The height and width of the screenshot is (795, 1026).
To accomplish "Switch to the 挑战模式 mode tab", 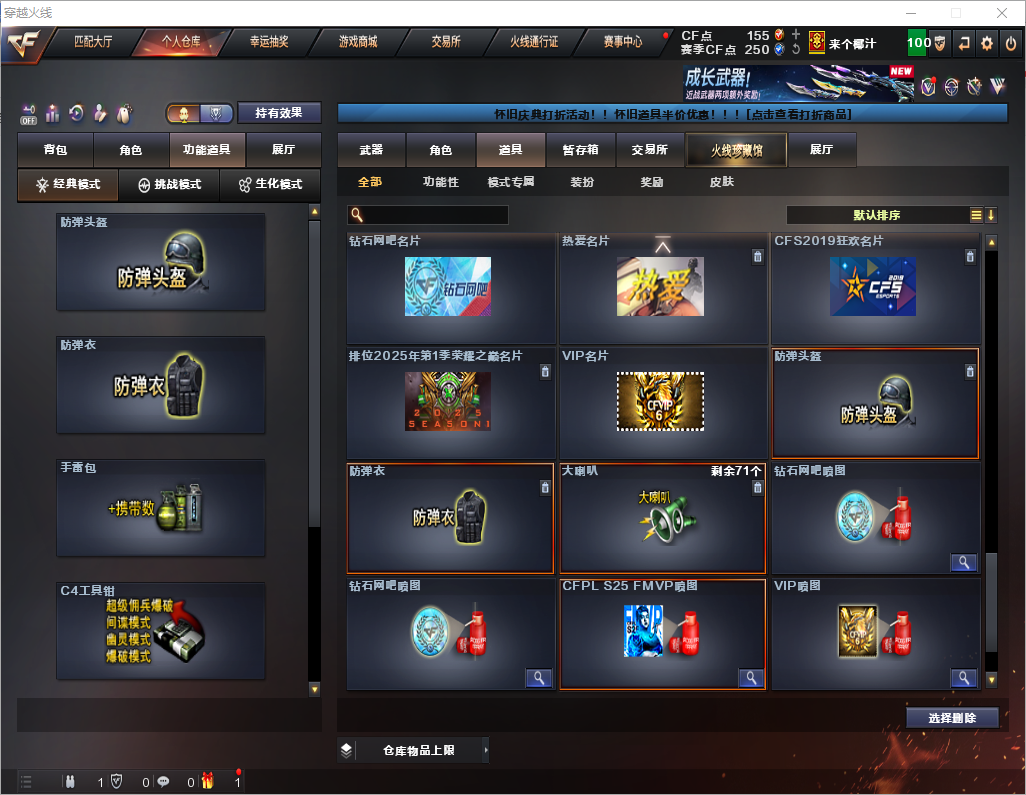I will (169, 185).
